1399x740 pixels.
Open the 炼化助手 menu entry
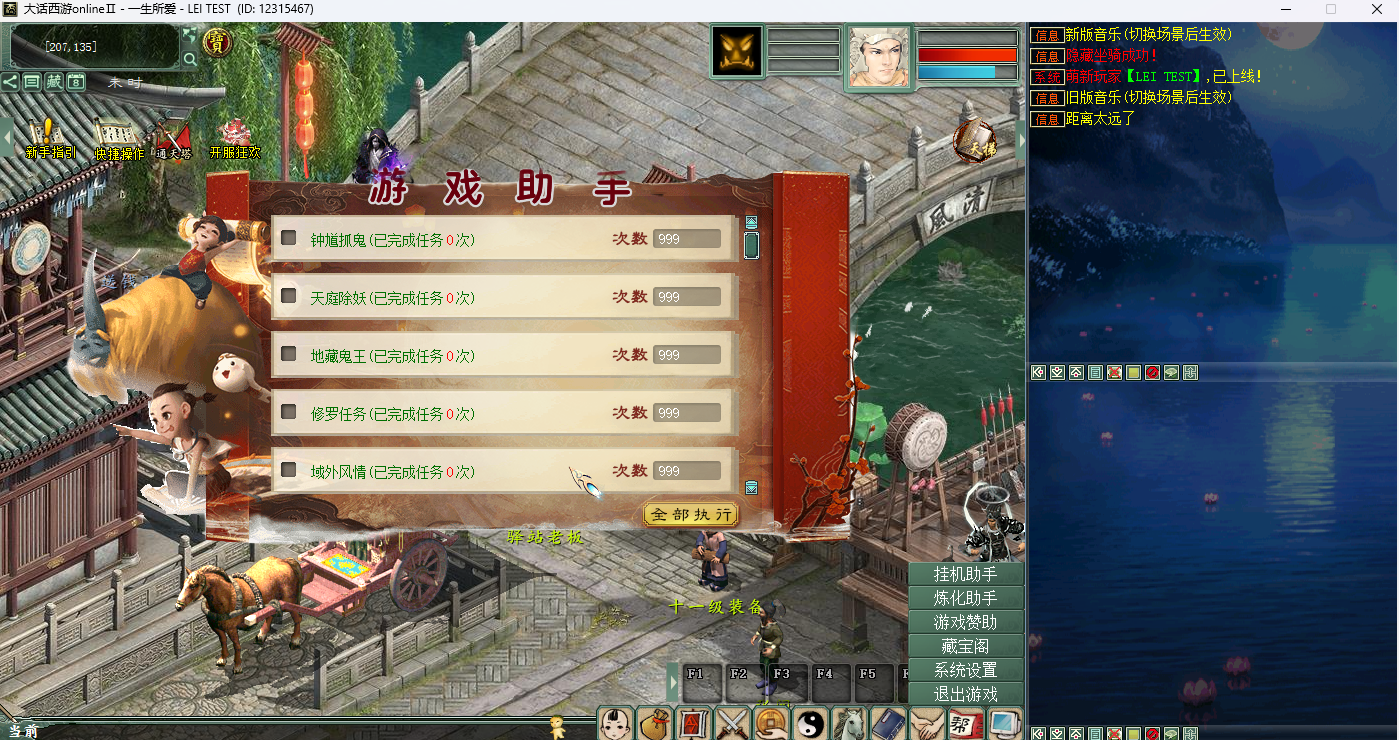point(965,598)
